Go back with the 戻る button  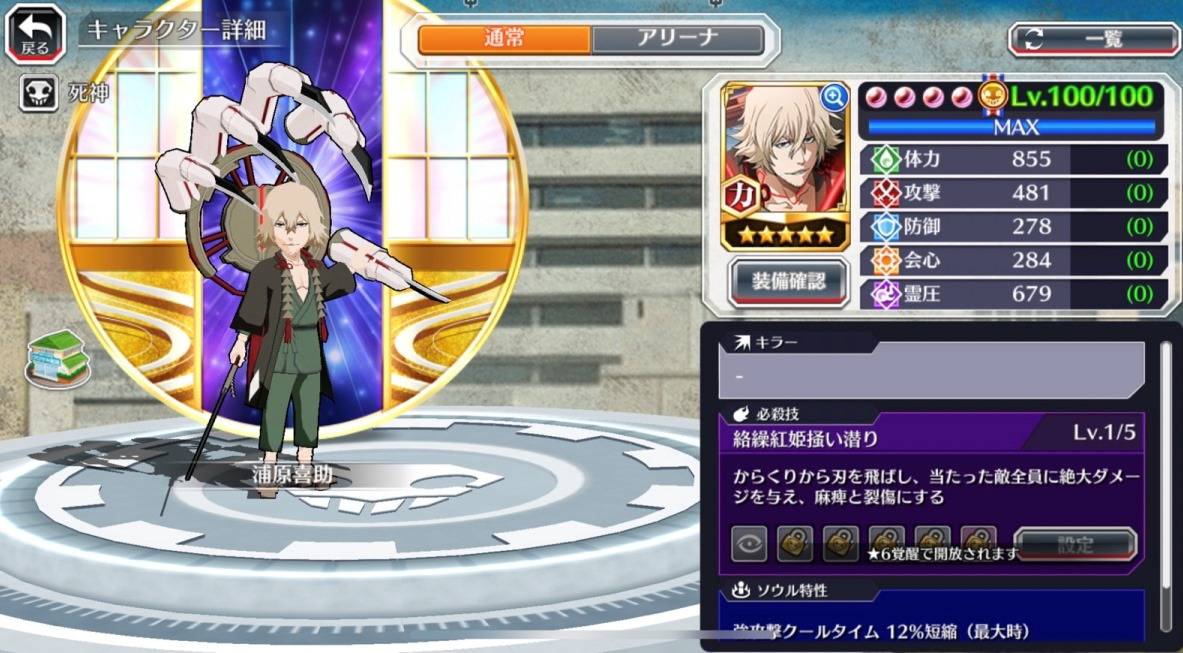pos(37,35)
